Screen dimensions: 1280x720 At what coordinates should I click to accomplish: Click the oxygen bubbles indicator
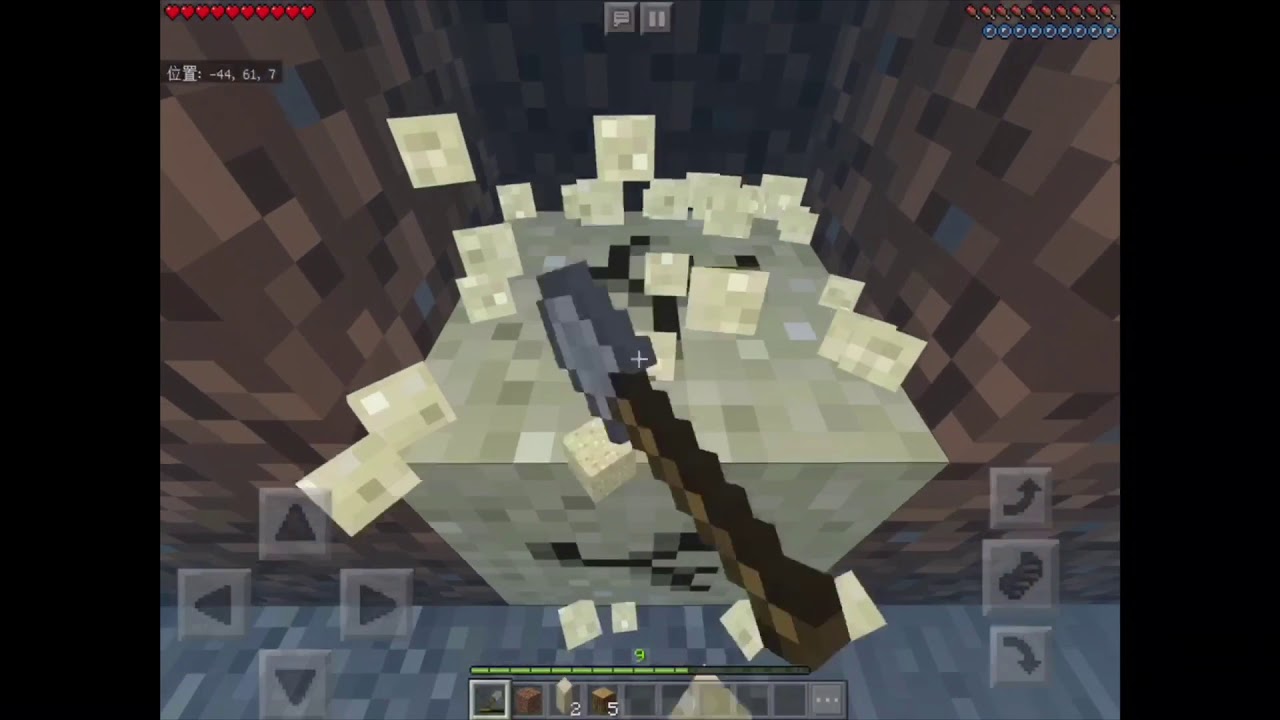(1049, 31)
